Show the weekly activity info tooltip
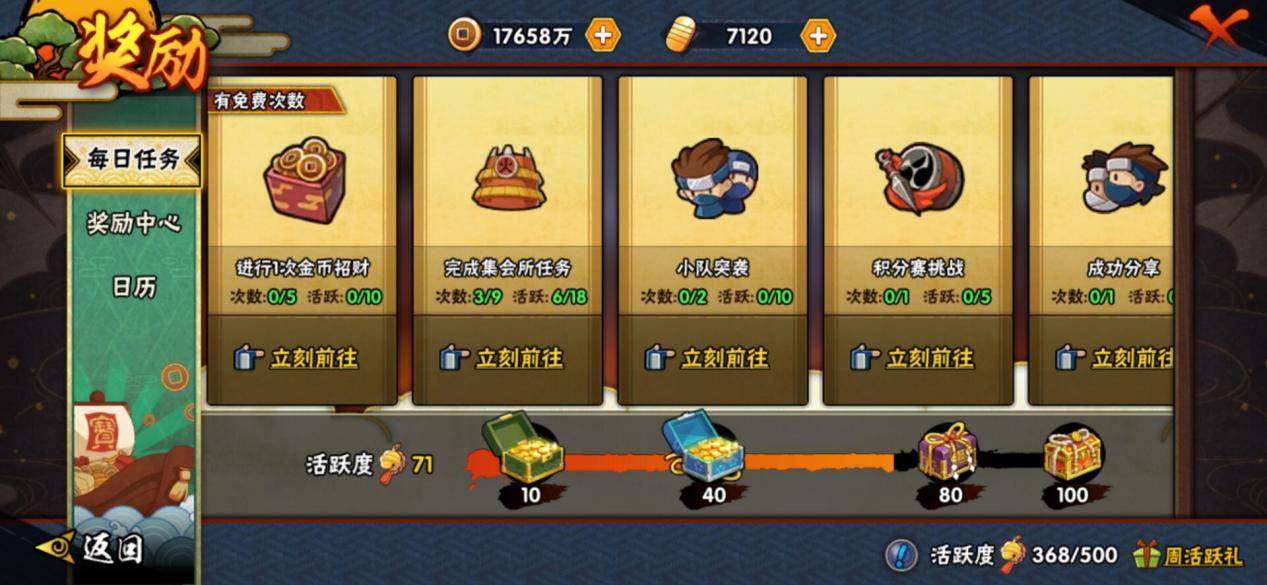Viewport: 1267px width, 585px height. click(x=901, y=554)
